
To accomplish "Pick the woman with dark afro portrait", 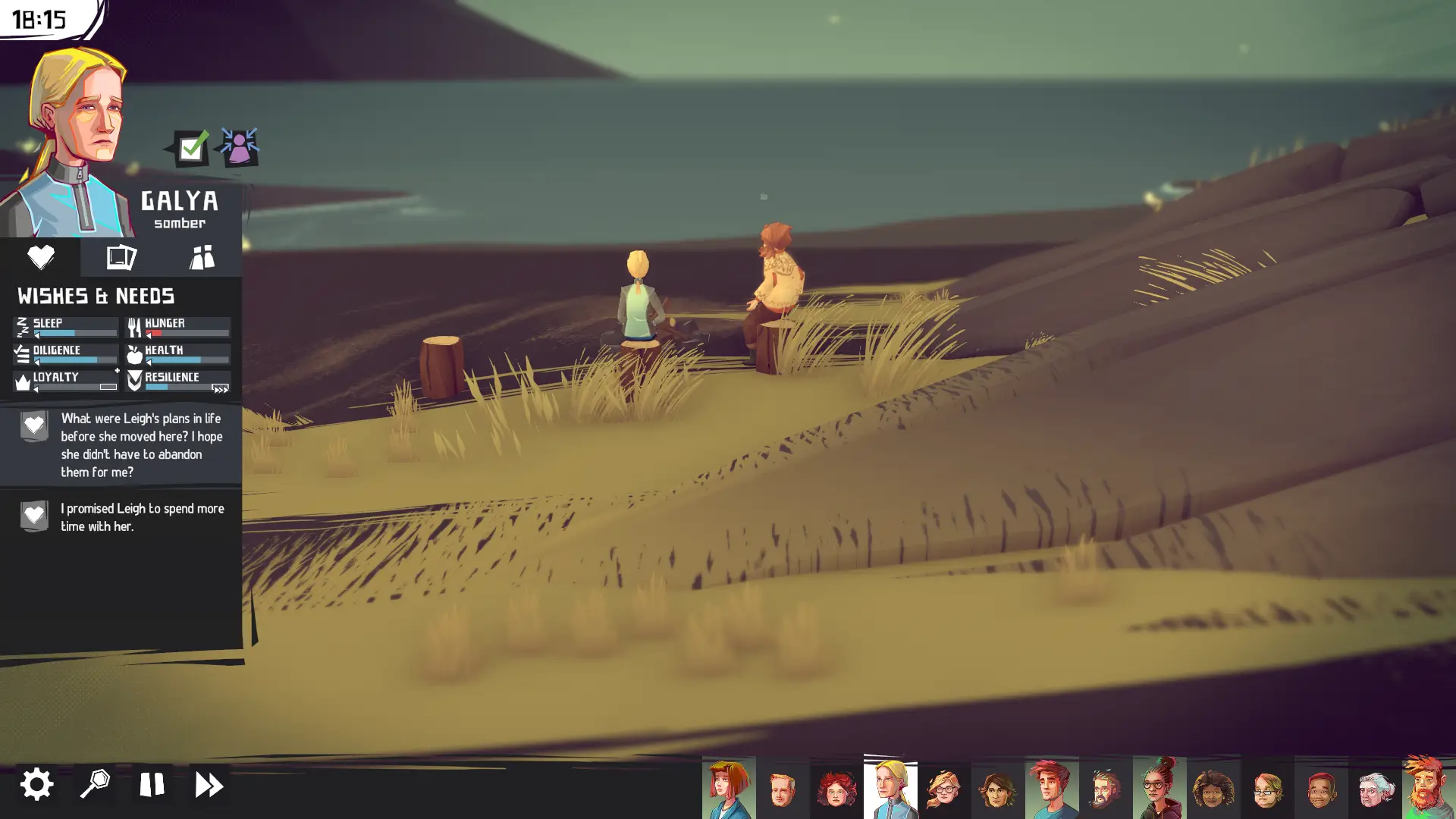I will 1213,790.
